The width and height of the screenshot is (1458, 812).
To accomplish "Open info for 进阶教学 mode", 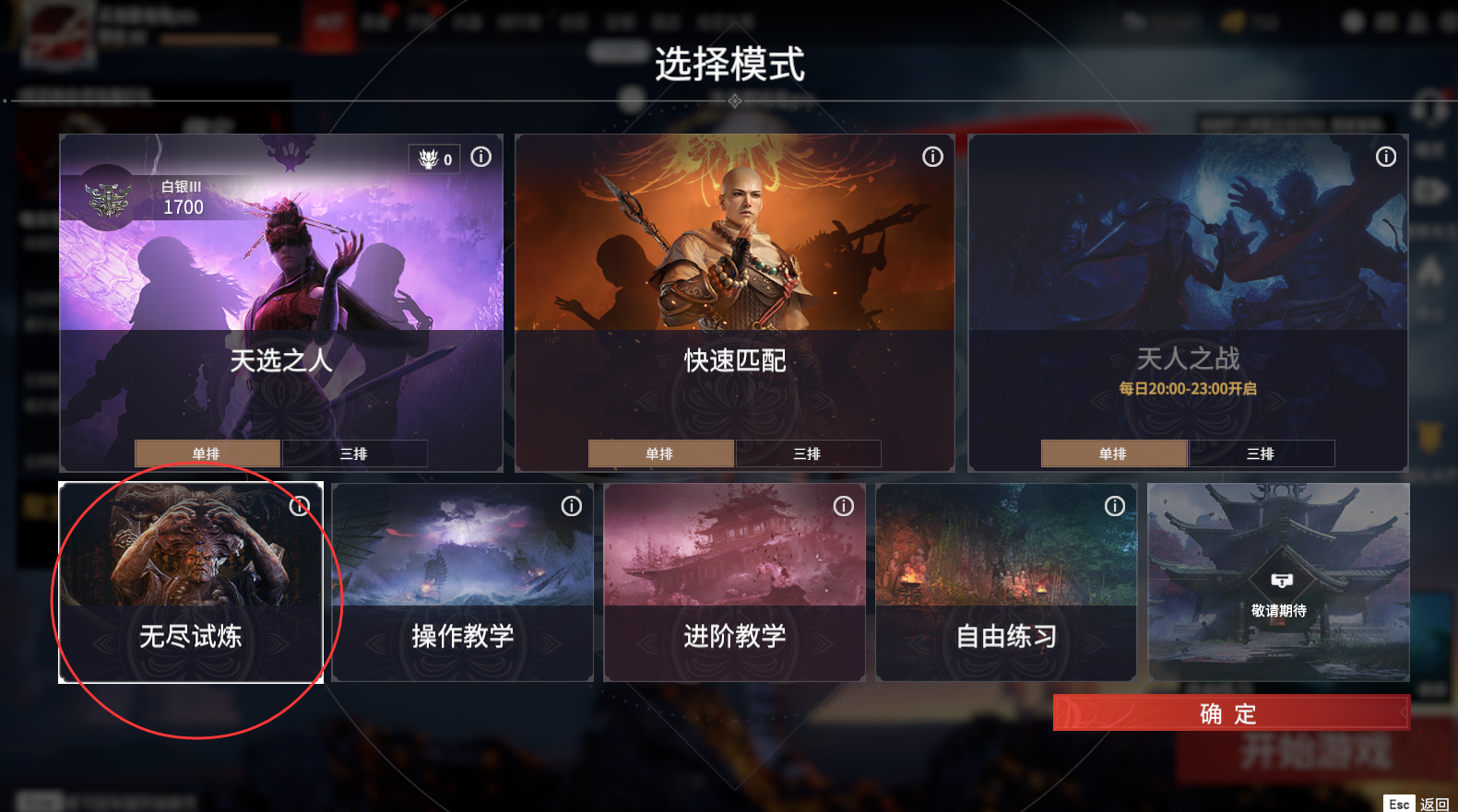I will pyautogui.click(x=842, y=506).
